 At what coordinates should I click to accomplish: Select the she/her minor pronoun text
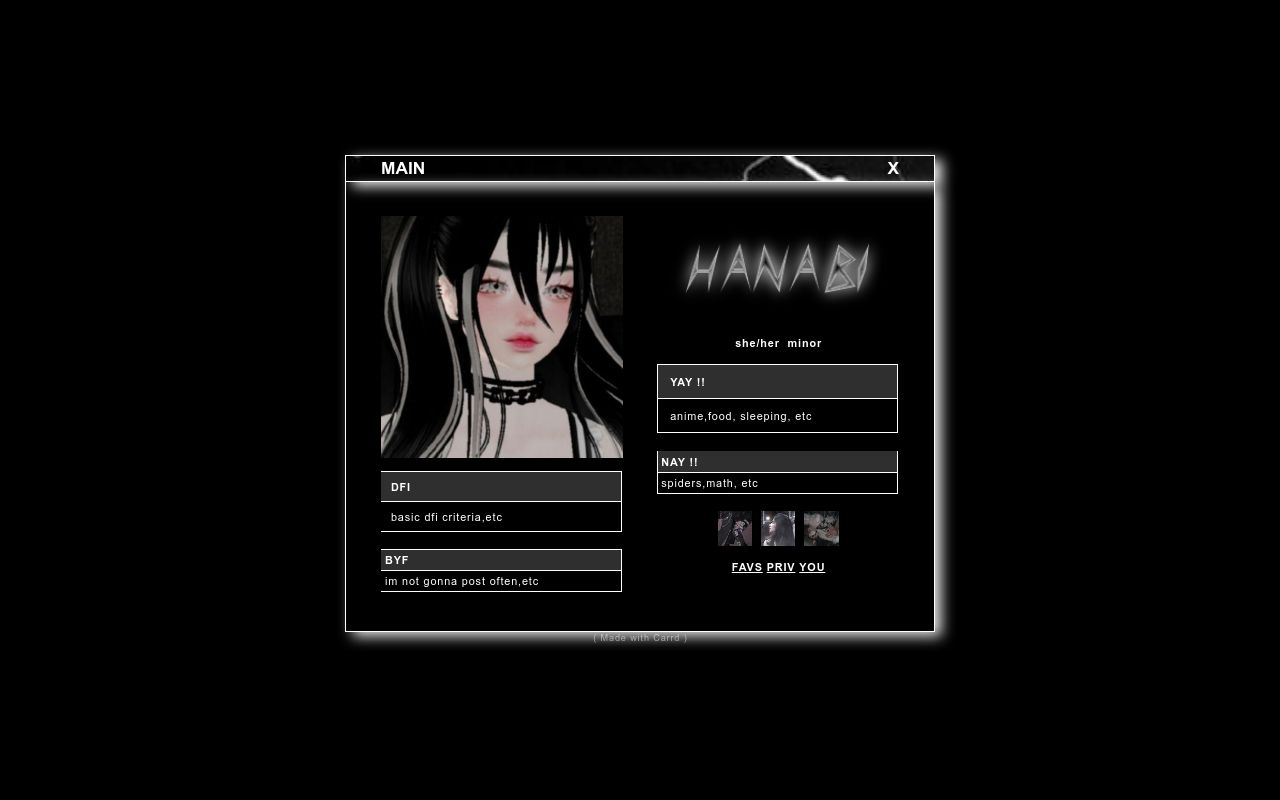point(777,343)
